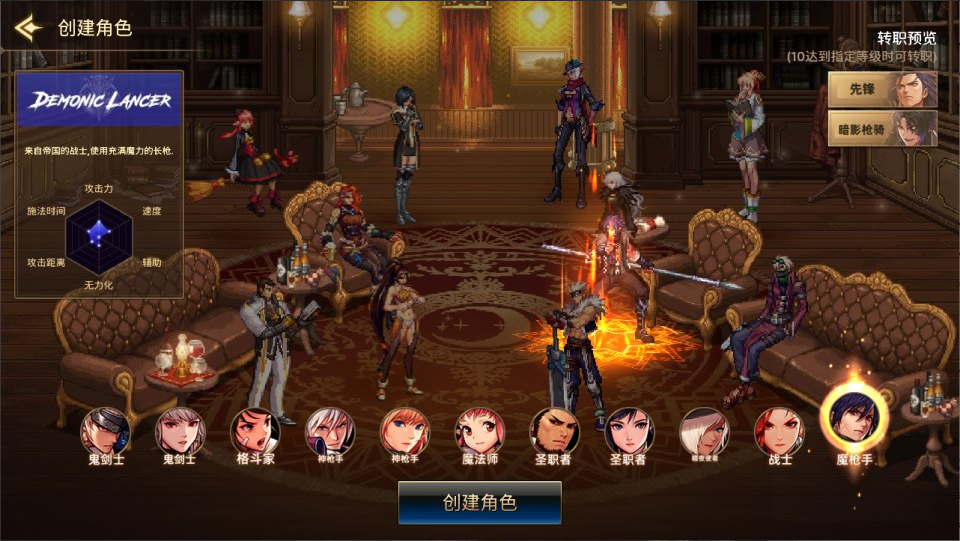Image resolution: width=960 pixels, height=541 pixels.
Task: Go back using the arrow button
Action: (27, 27)
